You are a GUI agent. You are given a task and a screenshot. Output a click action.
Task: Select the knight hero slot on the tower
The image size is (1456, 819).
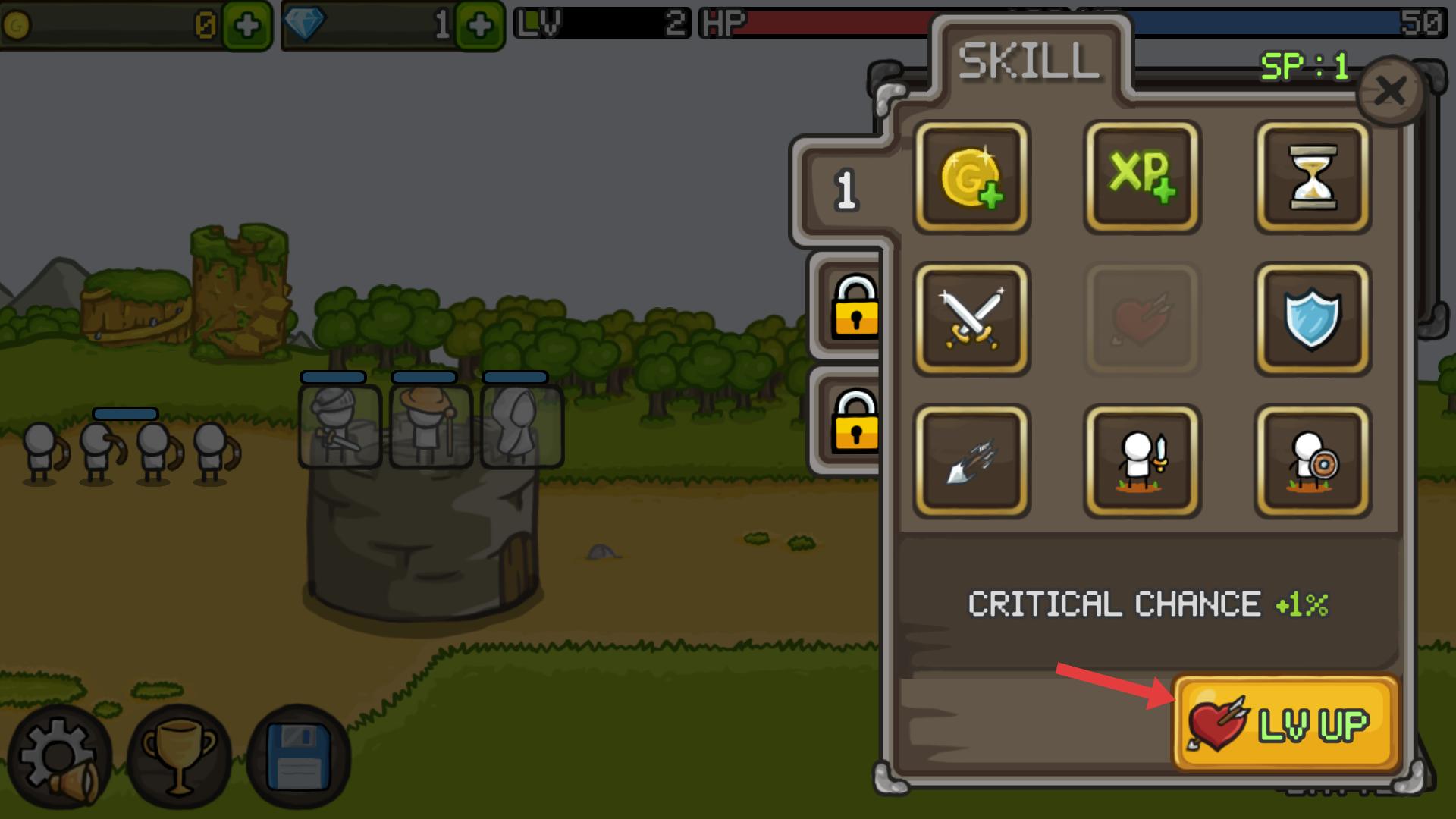[340, 425]
